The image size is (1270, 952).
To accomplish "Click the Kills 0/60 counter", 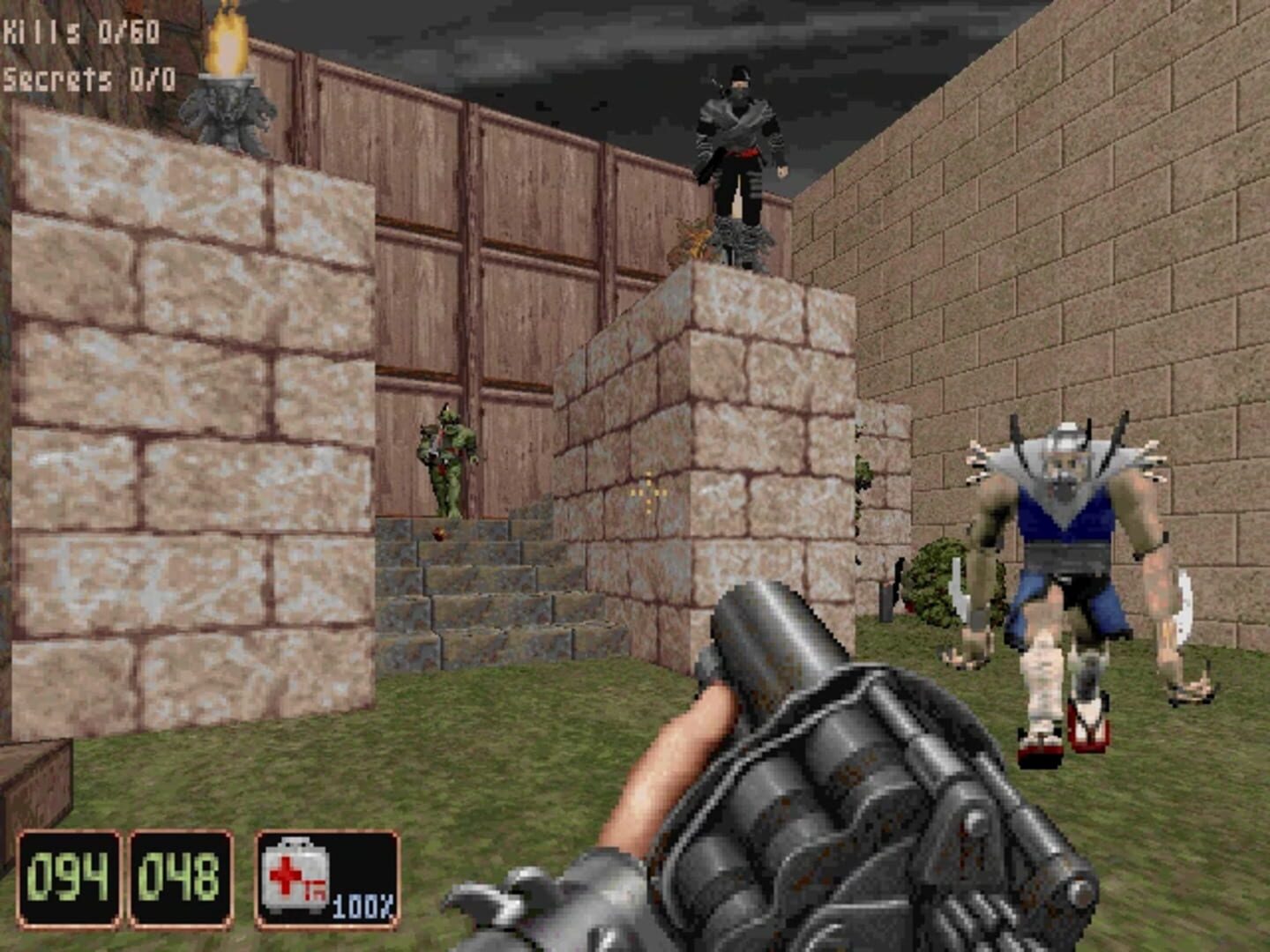I will (79, 29).
